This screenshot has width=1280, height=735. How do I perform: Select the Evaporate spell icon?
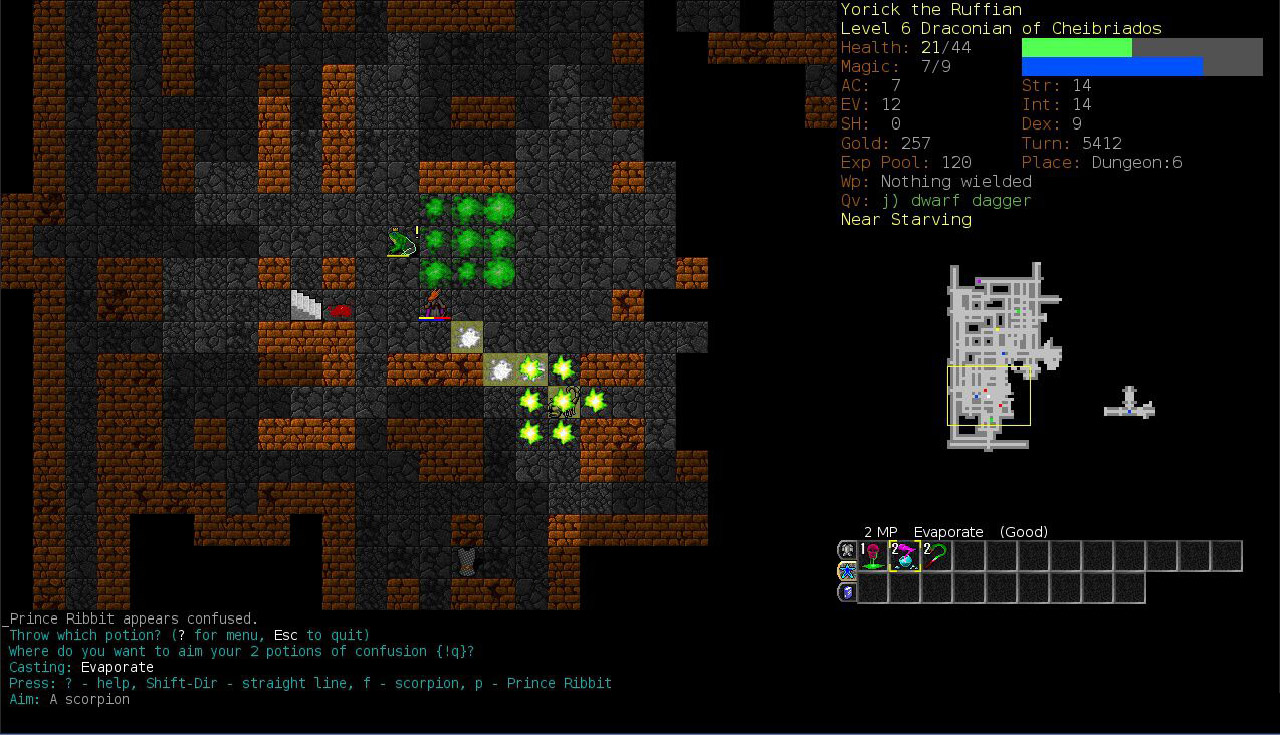pos(905,556)
